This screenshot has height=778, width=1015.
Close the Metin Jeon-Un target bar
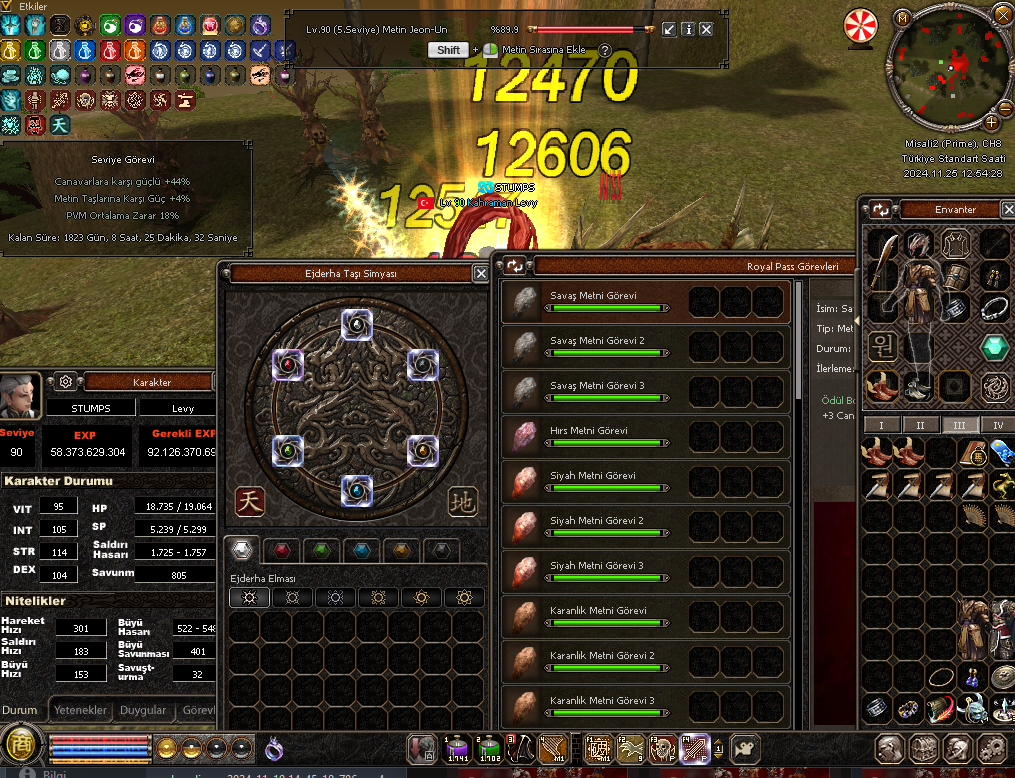coord(706,30)
